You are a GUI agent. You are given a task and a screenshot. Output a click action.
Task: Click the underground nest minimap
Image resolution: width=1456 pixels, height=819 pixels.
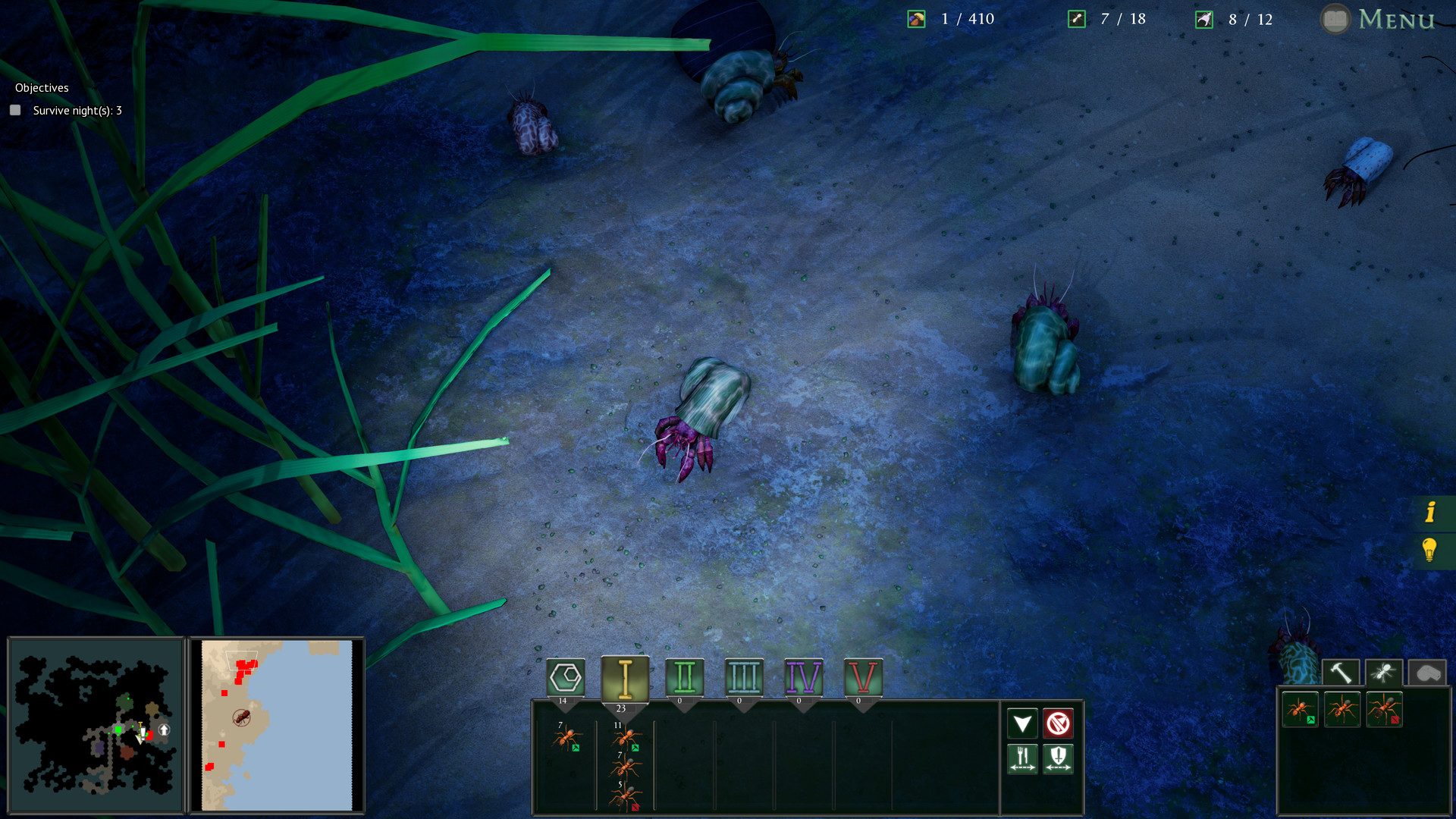[x=95, y=724]
